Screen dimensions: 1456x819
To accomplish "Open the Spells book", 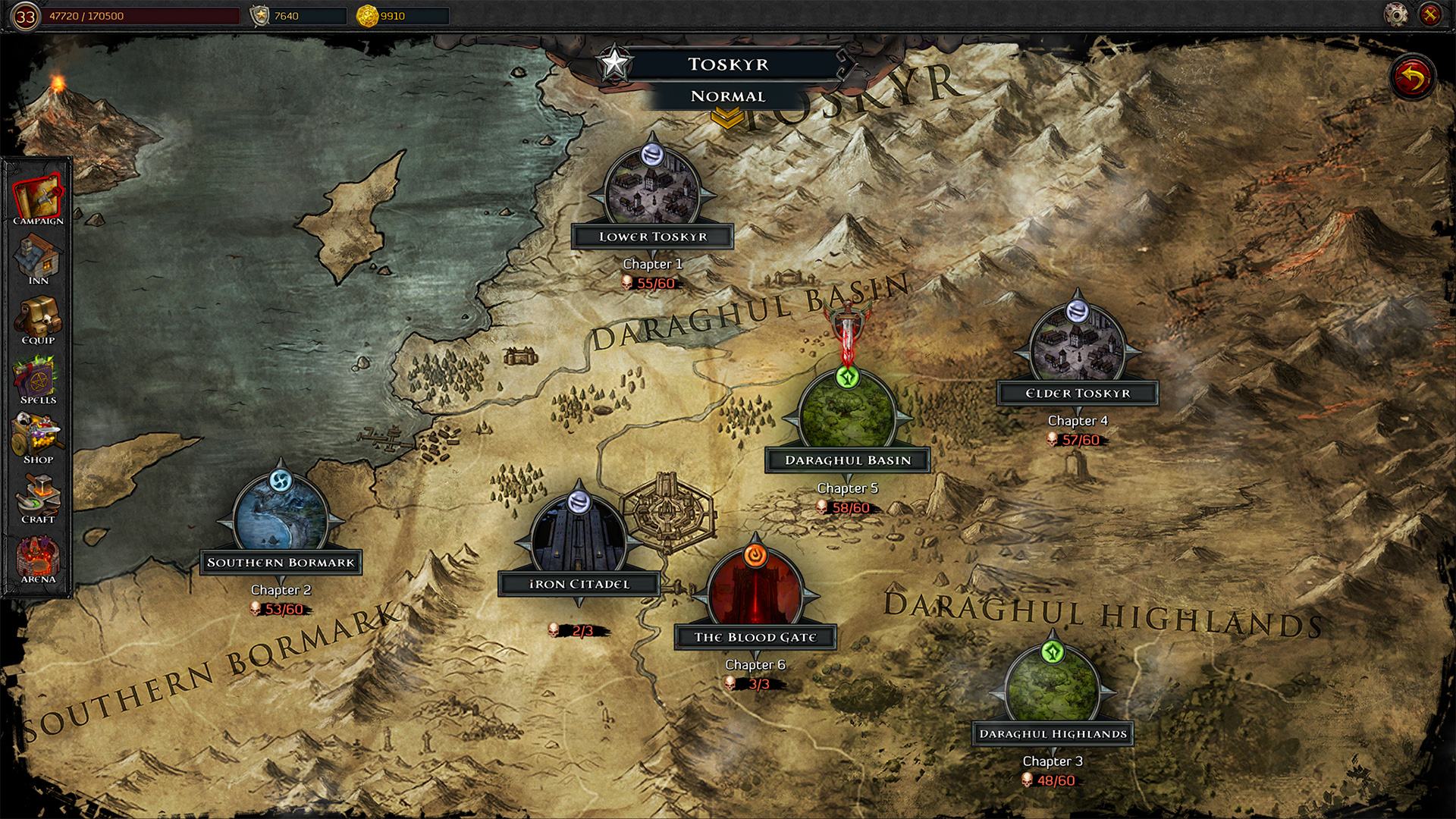I will tap(38, 379).
